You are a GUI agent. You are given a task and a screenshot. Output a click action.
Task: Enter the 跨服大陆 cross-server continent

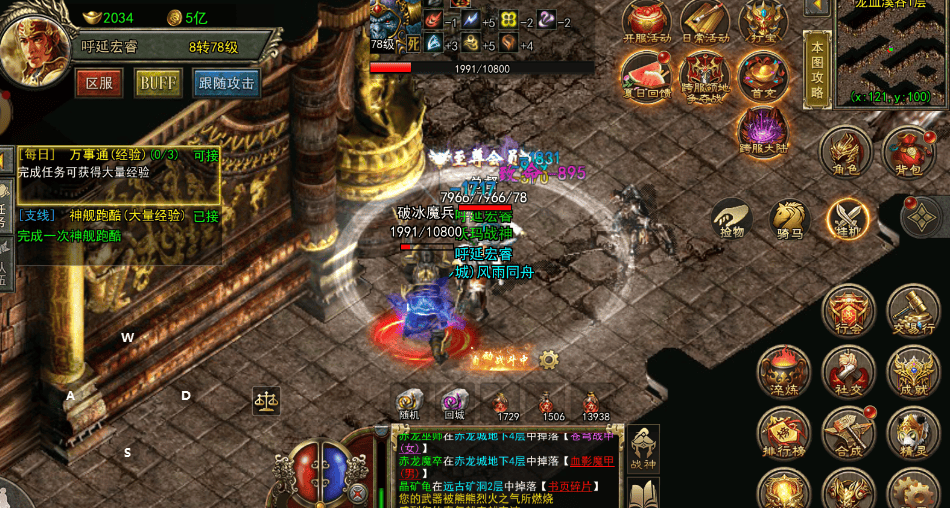click(x=762, y=131)
